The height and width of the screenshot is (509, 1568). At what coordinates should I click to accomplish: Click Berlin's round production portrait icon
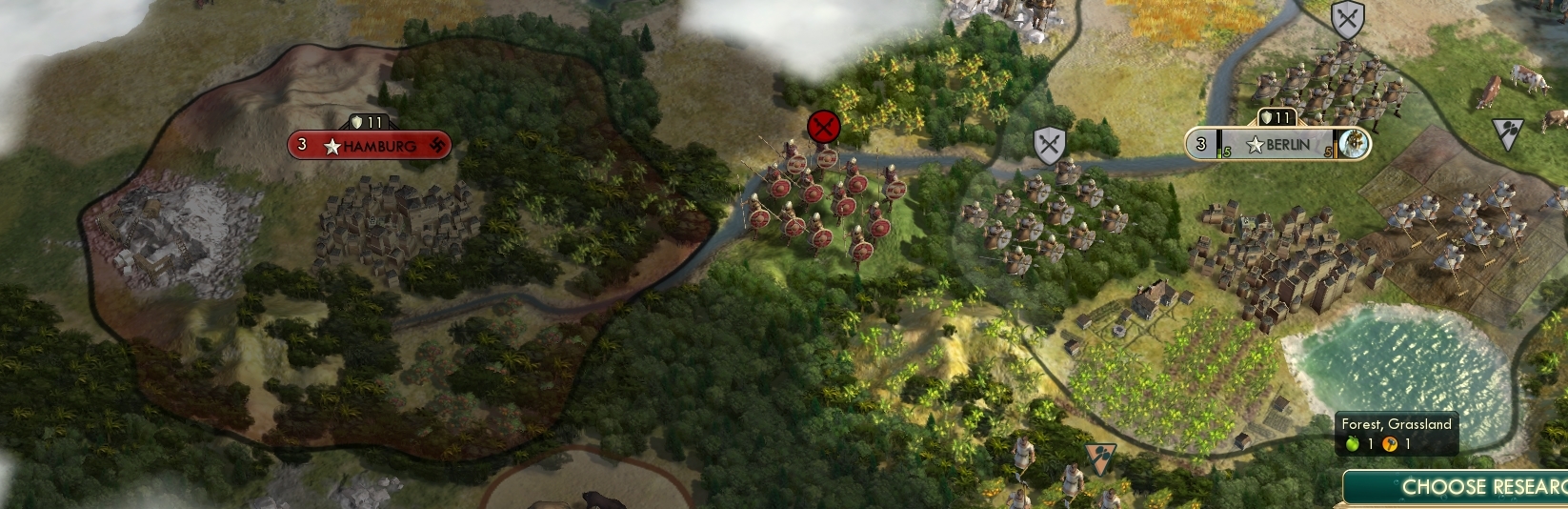coord(1354,144)
